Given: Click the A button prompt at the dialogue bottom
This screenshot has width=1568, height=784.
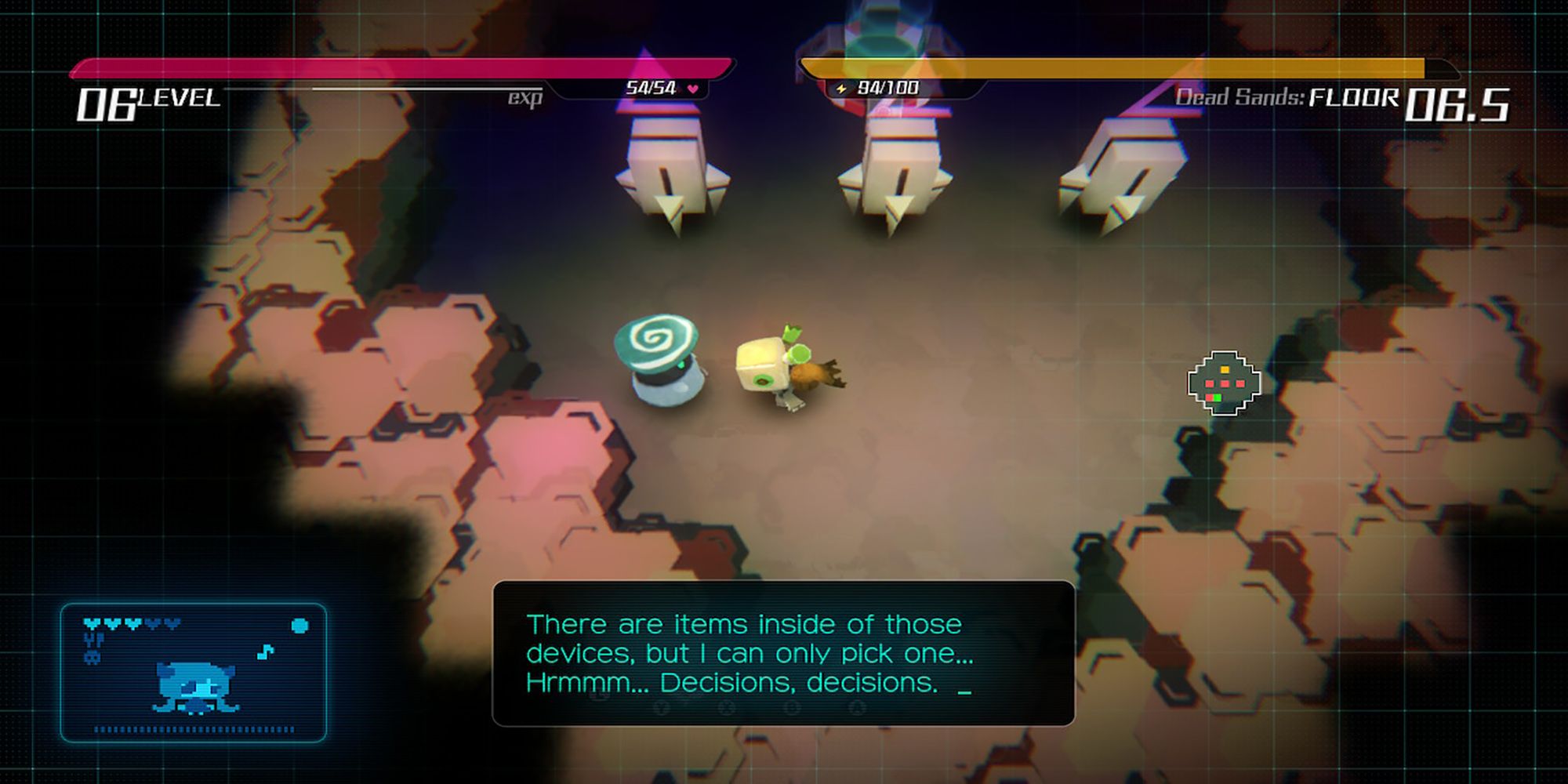Looking at the screenshot, I should pyautogui.click(x=856, y=707).
